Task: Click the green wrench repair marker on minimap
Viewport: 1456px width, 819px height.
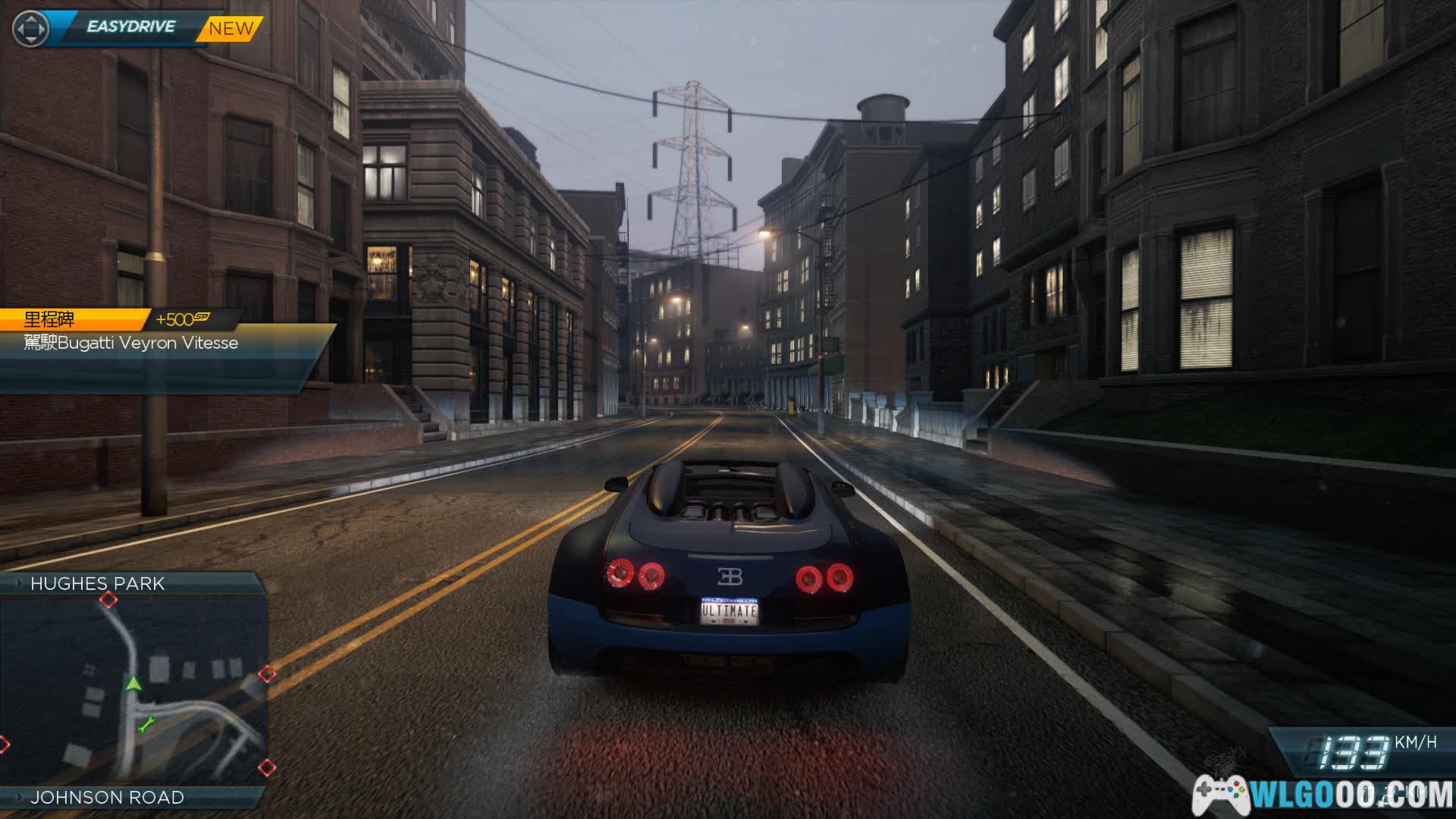Action: point(146,725)
